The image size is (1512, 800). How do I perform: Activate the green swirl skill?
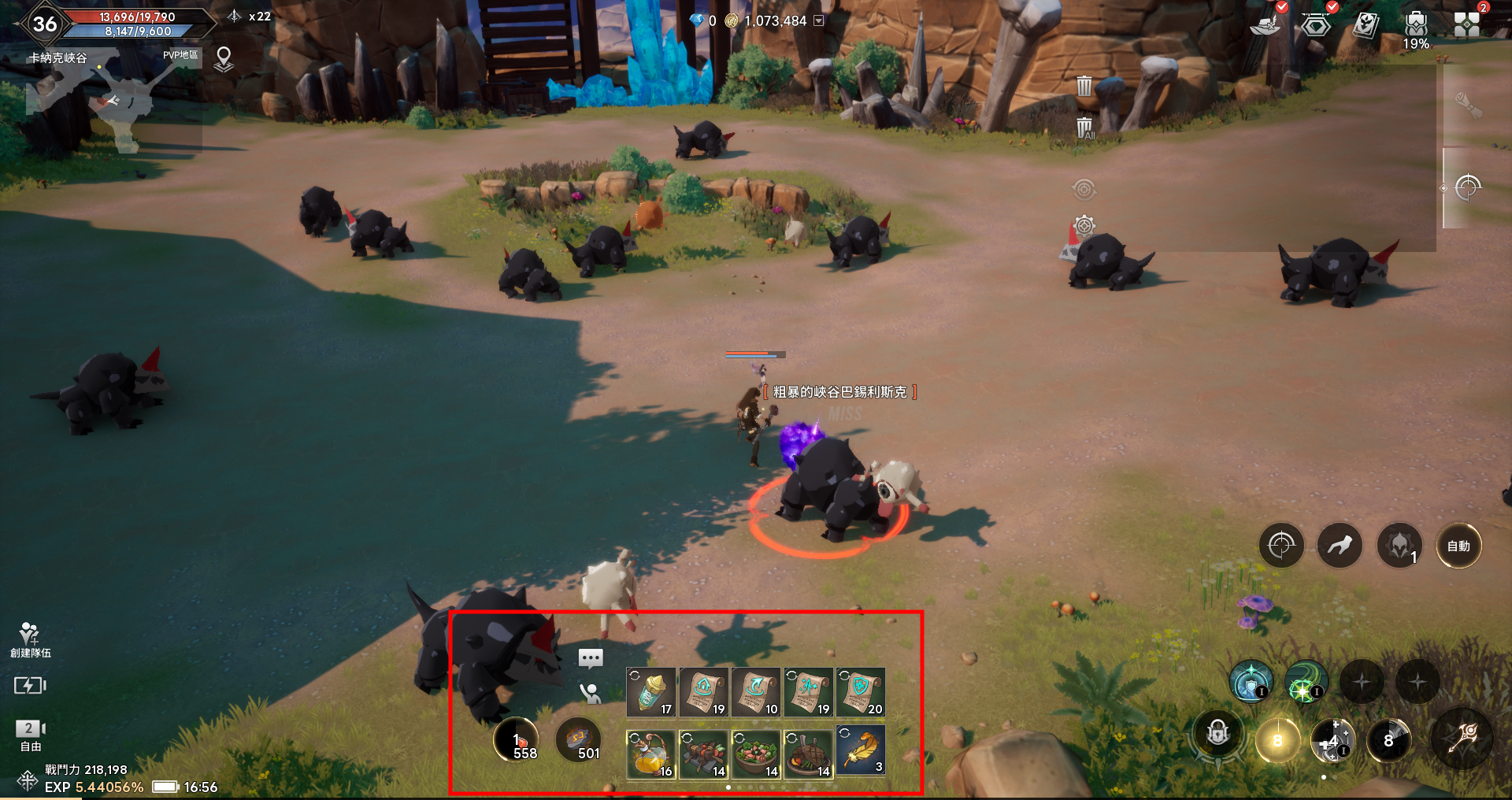[x=1306, y=682]
